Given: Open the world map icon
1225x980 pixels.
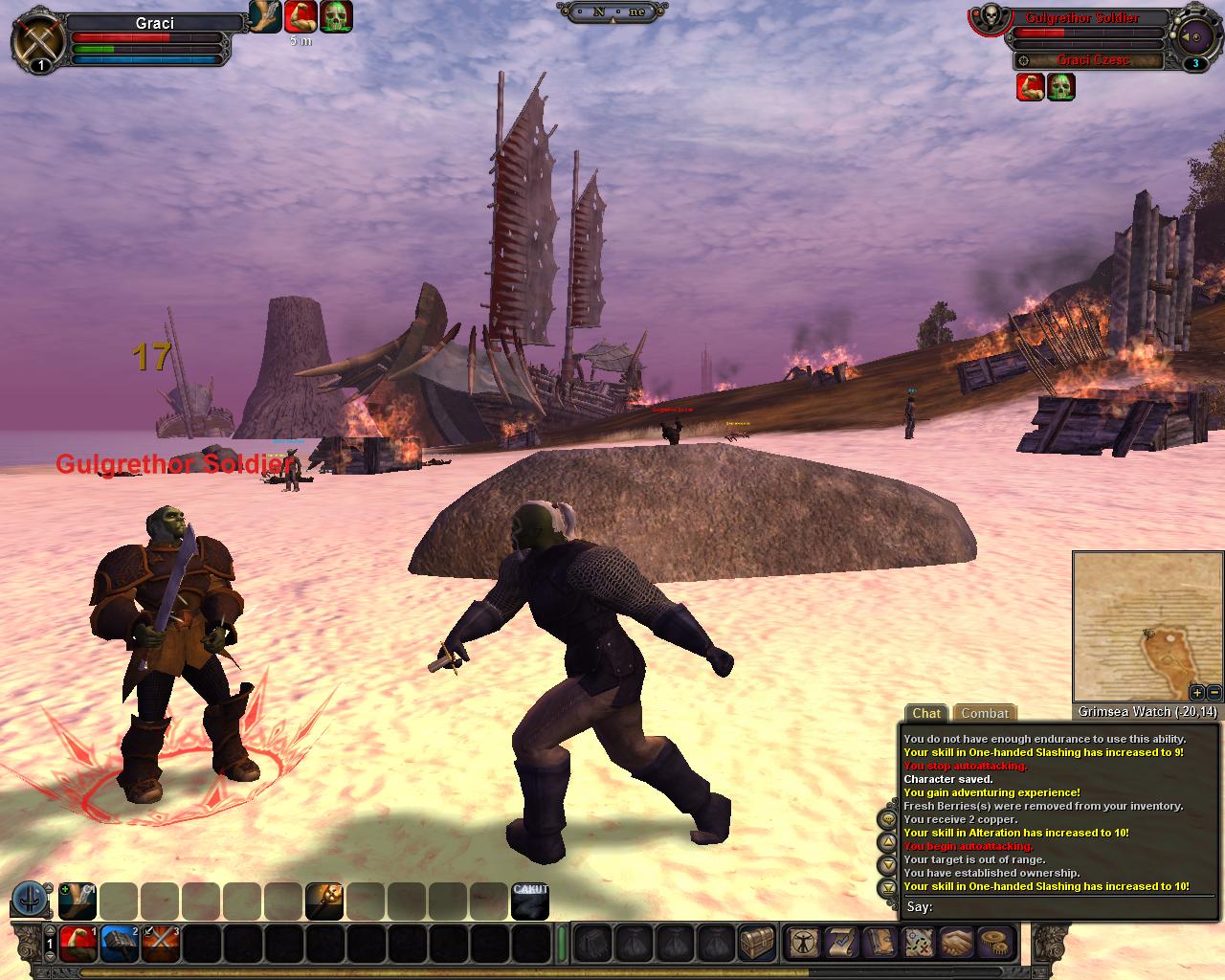Looking at the screenshot, I should coord(919,944).
